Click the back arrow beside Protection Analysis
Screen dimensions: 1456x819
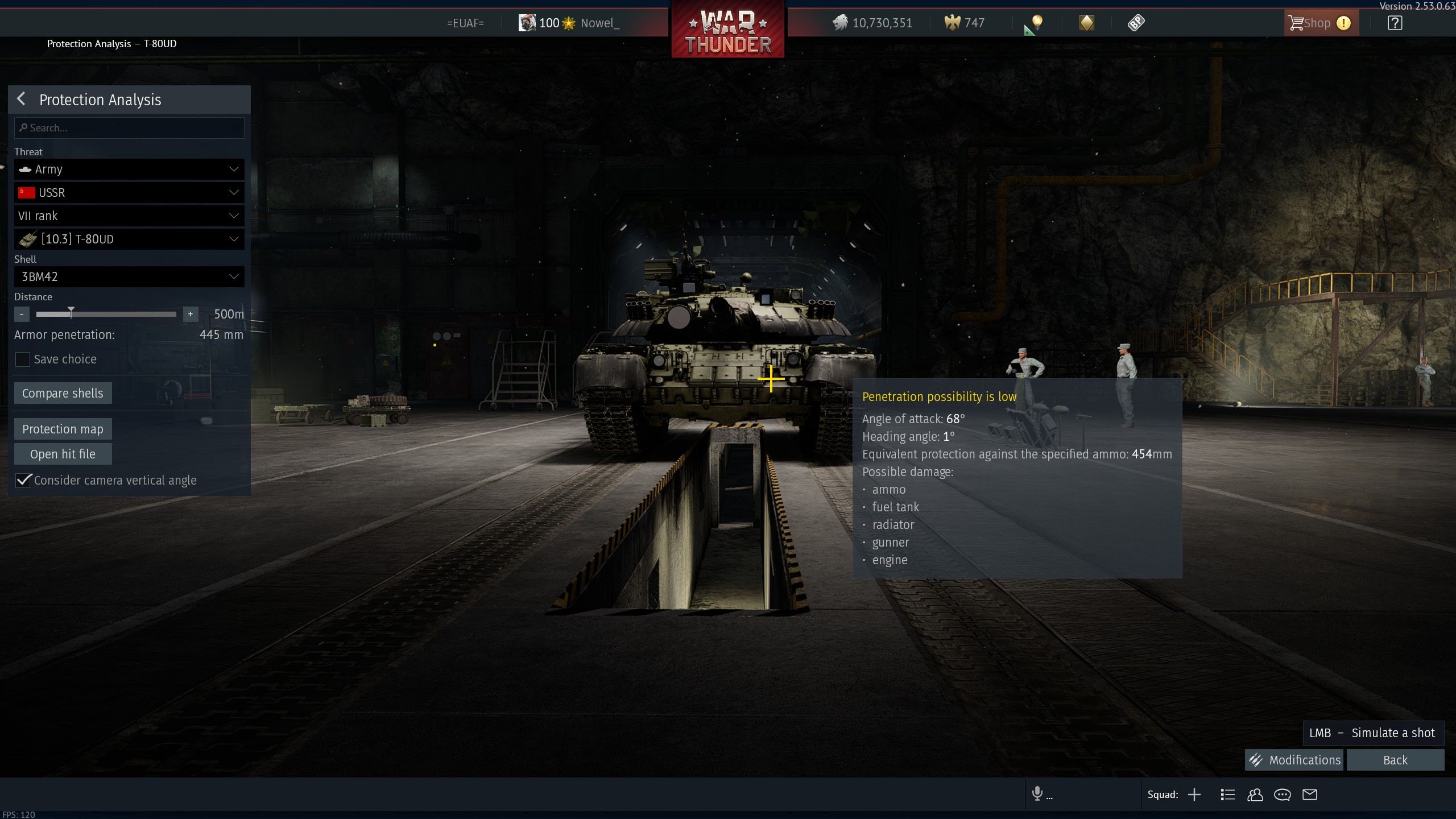(22, 99)
